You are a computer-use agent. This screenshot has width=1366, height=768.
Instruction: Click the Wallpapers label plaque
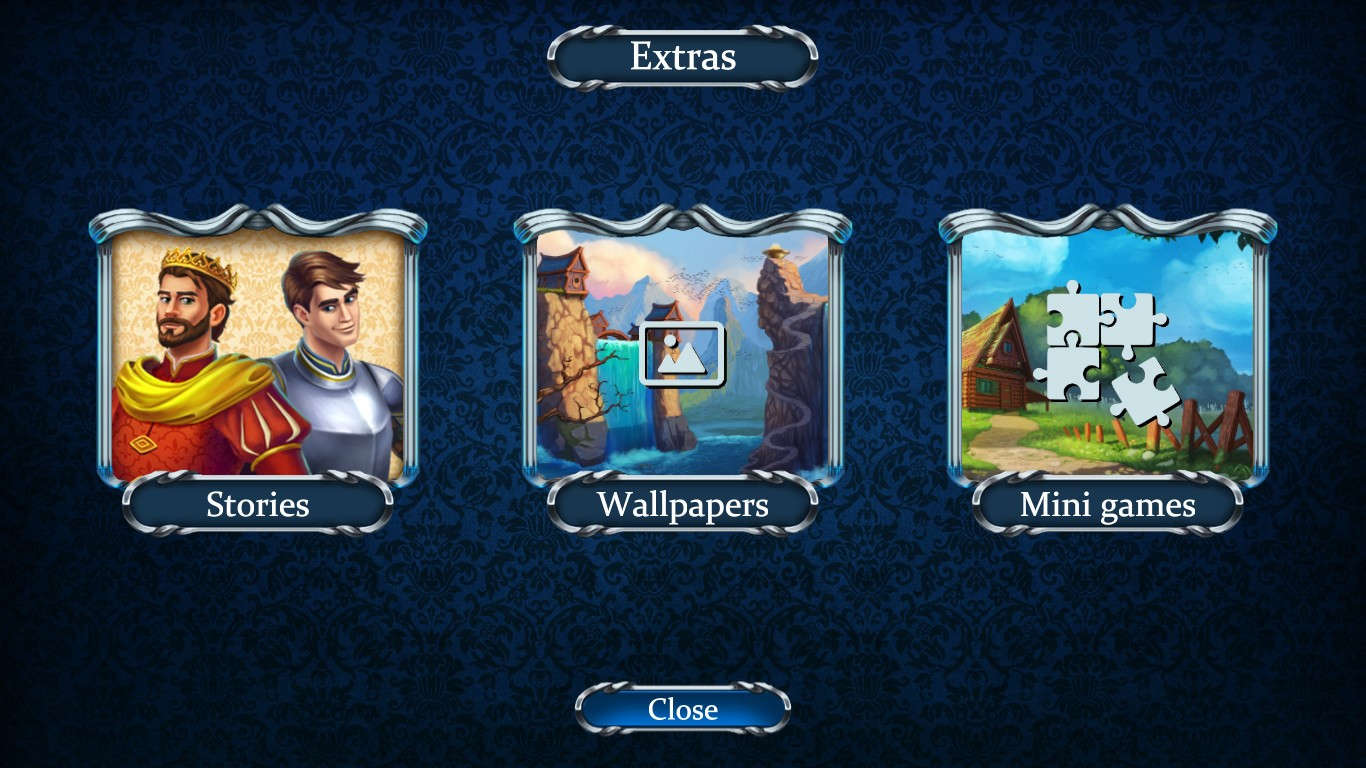coord(683,505)
